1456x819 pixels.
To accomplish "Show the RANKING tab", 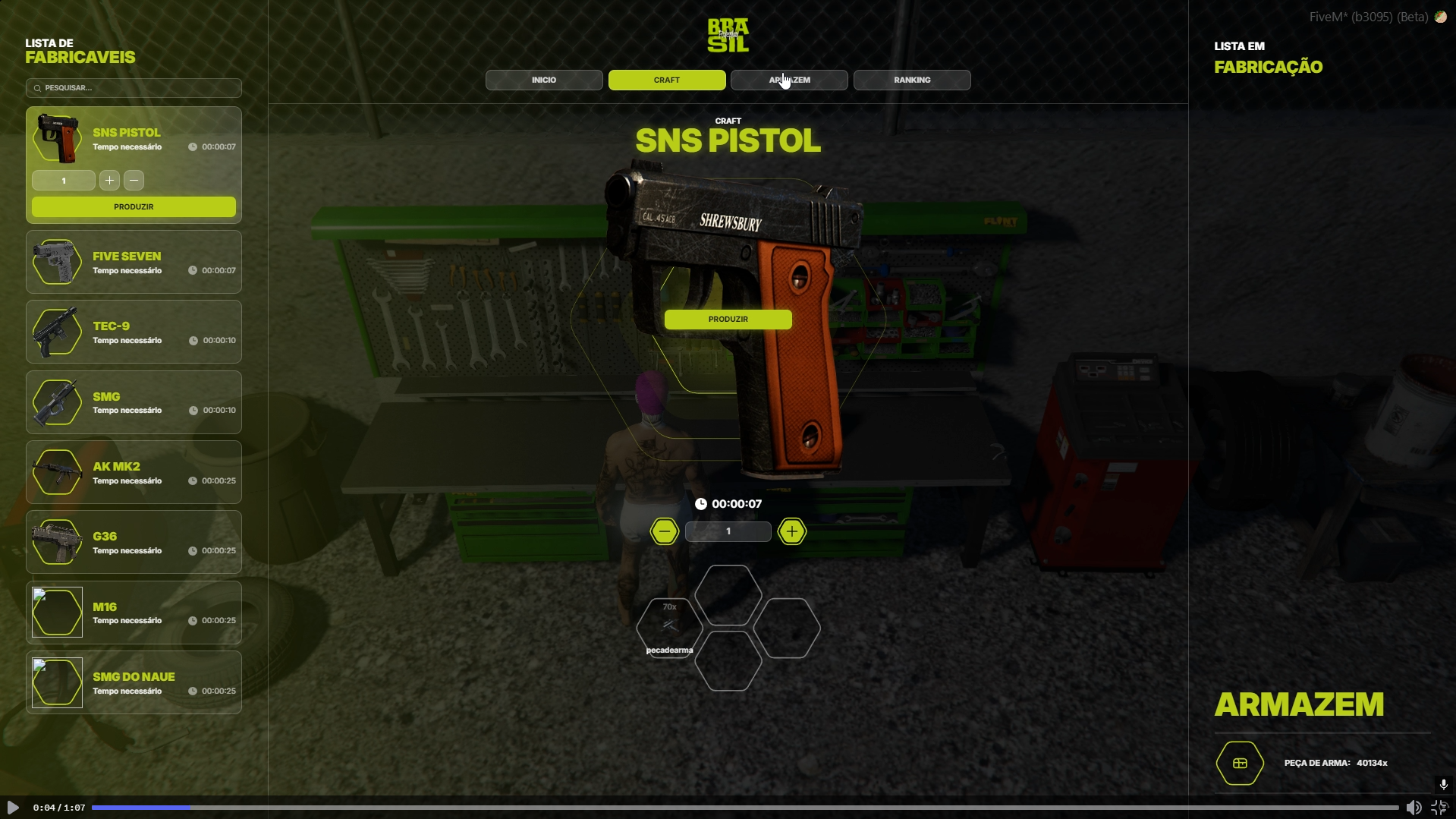I will 912,80.
